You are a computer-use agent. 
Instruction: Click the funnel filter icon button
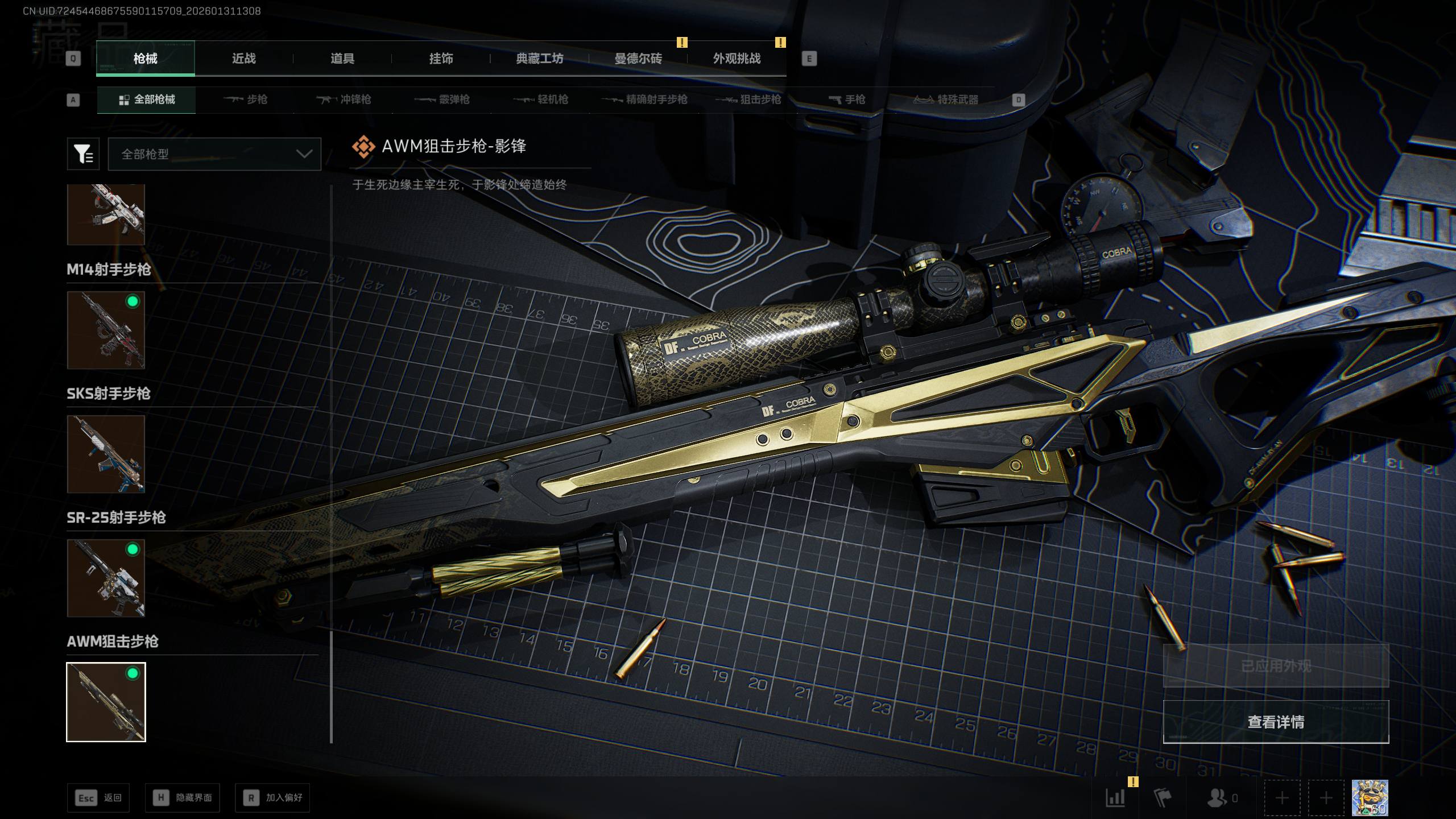83,154
